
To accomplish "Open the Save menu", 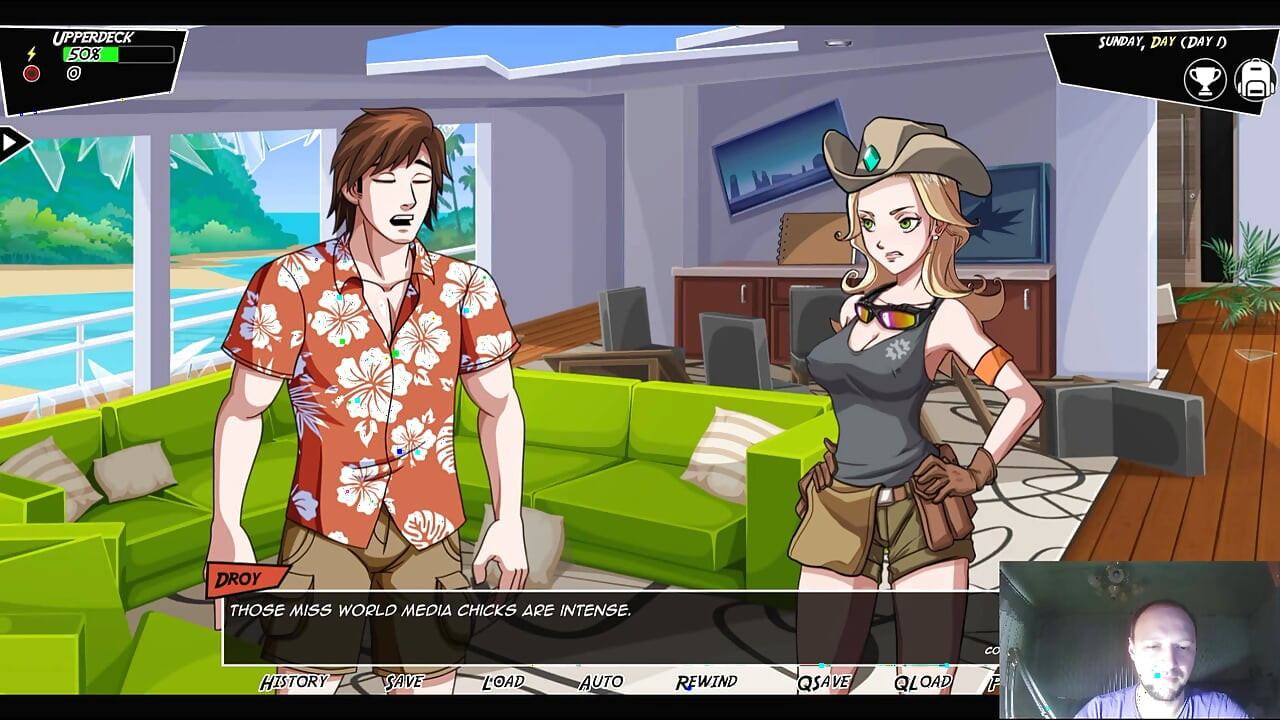I will click(404, 682).
